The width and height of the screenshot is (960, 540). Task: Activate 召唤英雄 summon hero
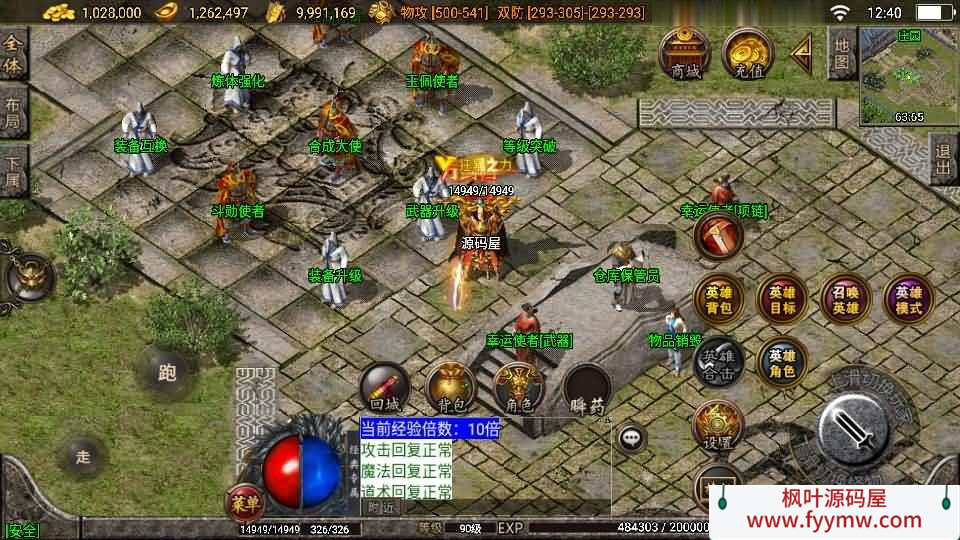pyautogui.click(x=845, y=300)
